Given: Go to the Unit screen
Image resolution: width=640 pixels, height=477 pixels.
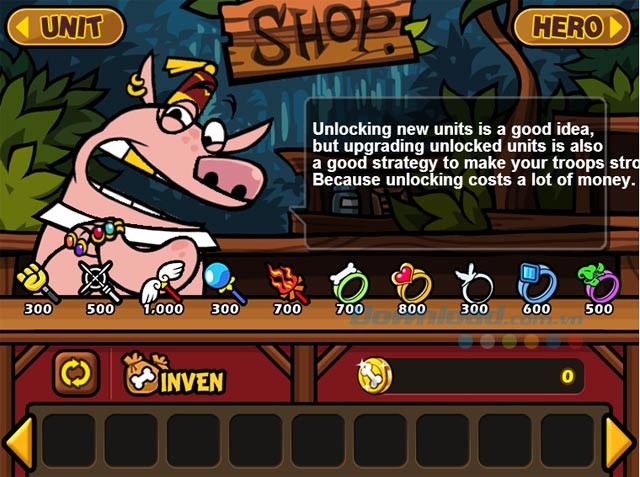Looking at the screenshot, I should point(65,27).
